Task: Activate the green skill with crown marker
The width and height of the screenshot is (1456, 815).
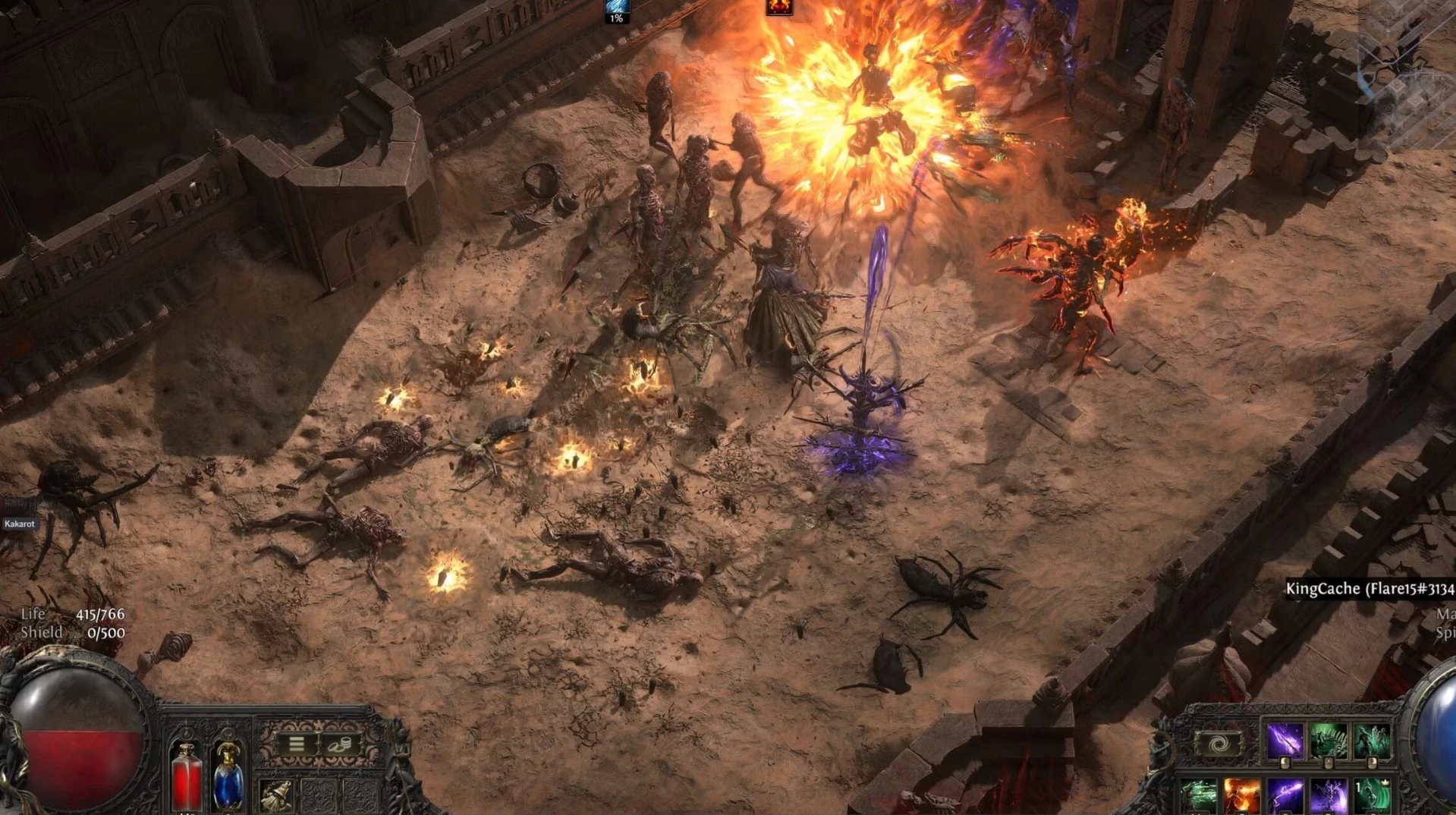Action: (1372, 797)
